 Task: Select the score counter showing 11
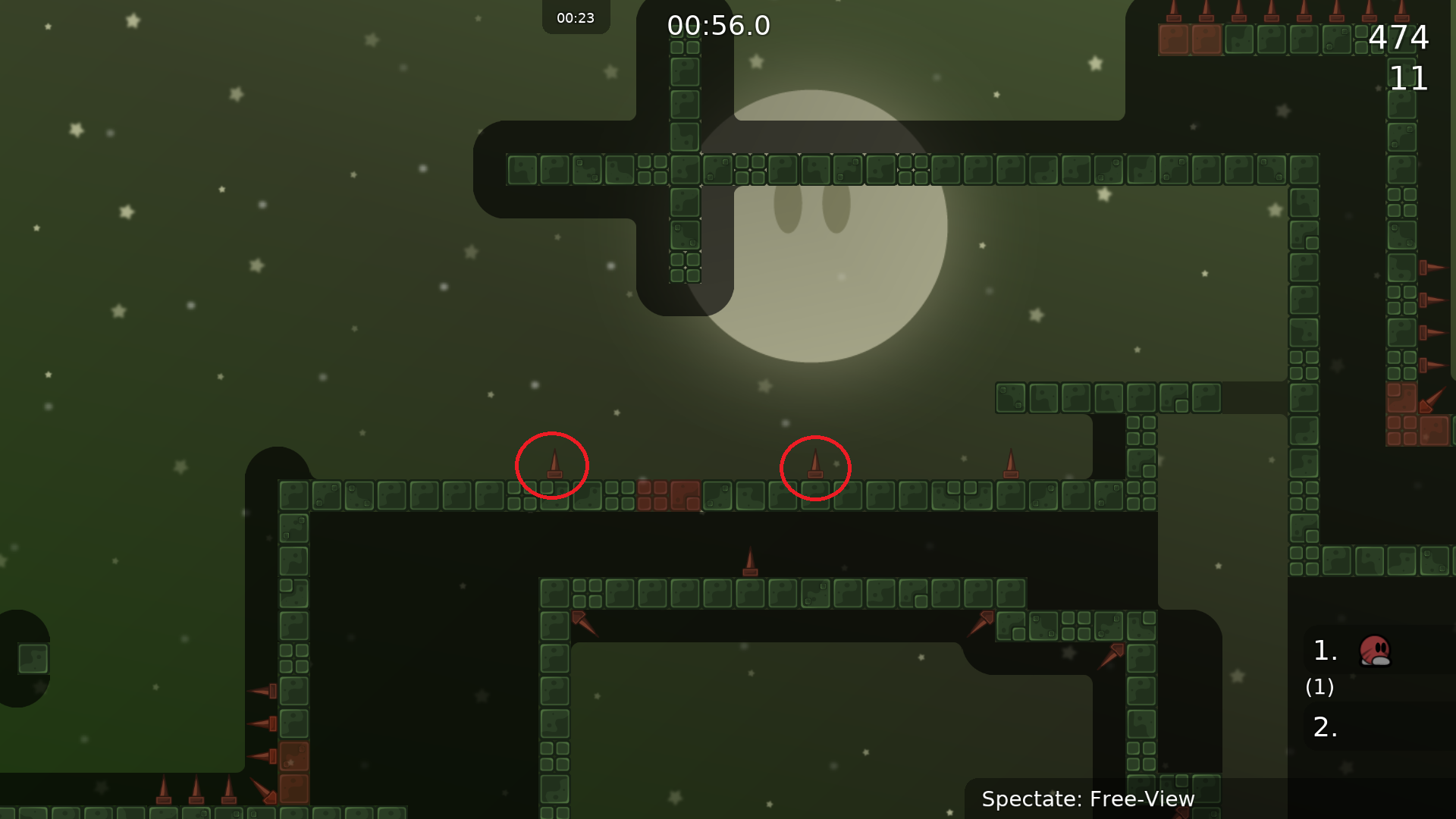[x=1409, y=79]
